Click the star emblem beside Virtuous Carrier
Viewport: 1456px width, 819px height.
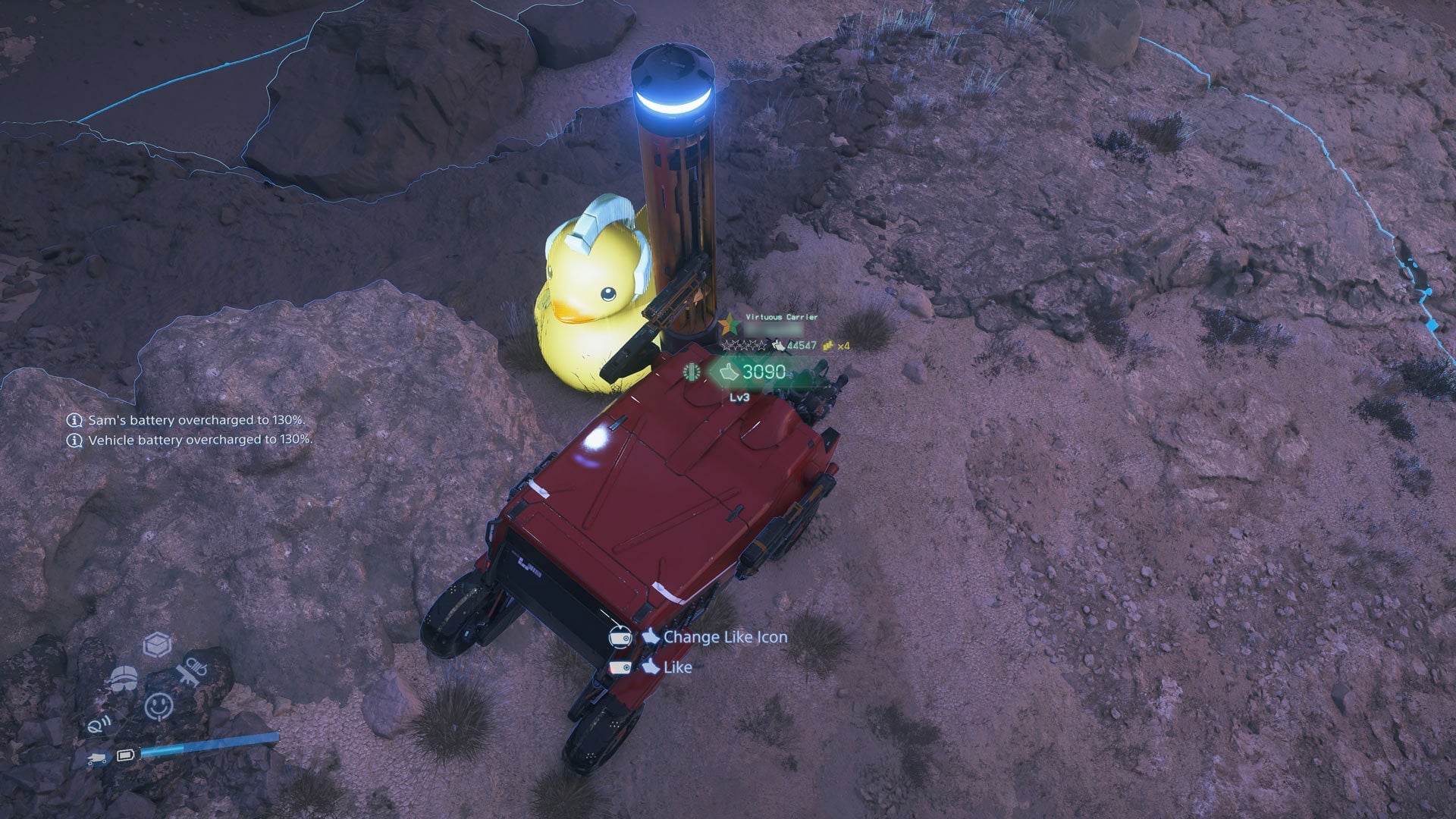730,324
